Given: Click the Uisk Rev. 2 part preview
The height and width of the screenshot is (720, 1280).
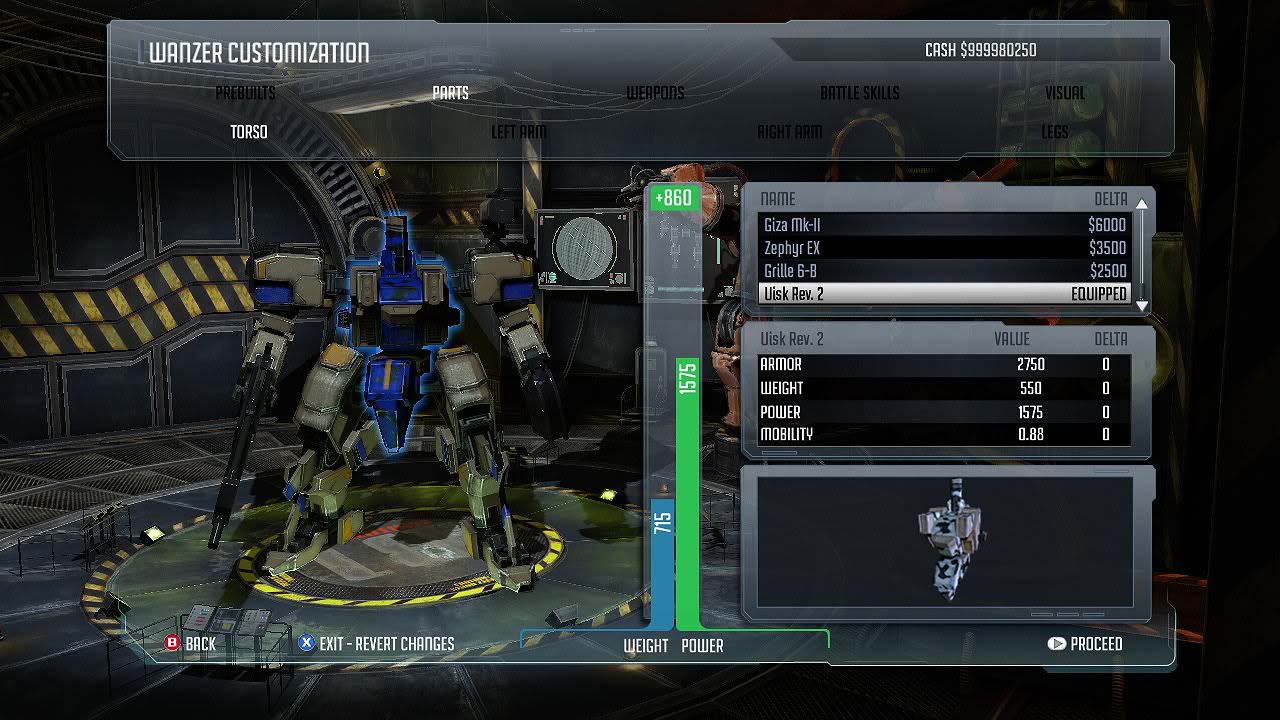Looking at the screenshot, I should (x=945, y=542).
